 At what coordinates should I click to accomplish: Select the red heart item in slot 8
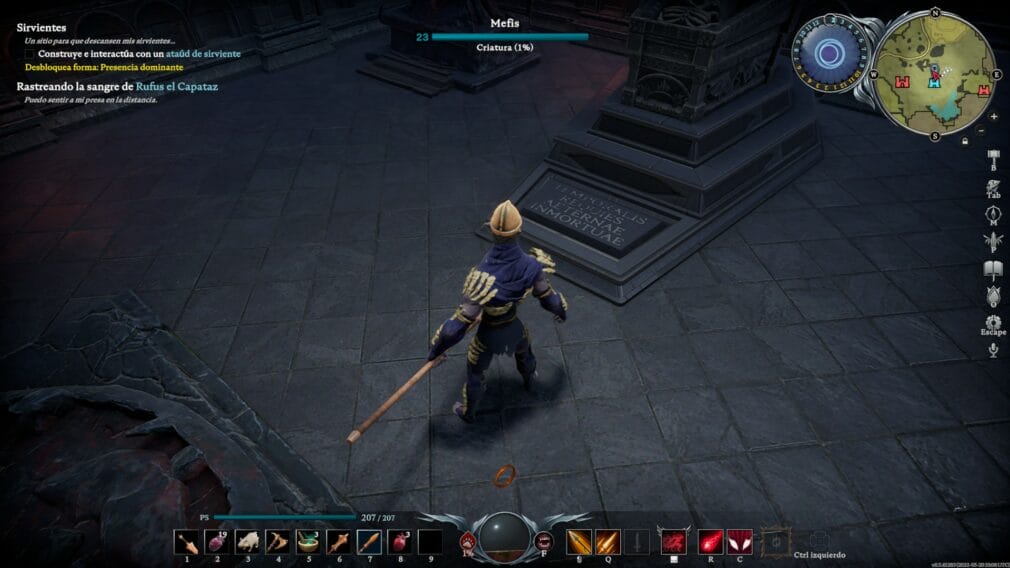pyautogui.click(x=400, y=541)
